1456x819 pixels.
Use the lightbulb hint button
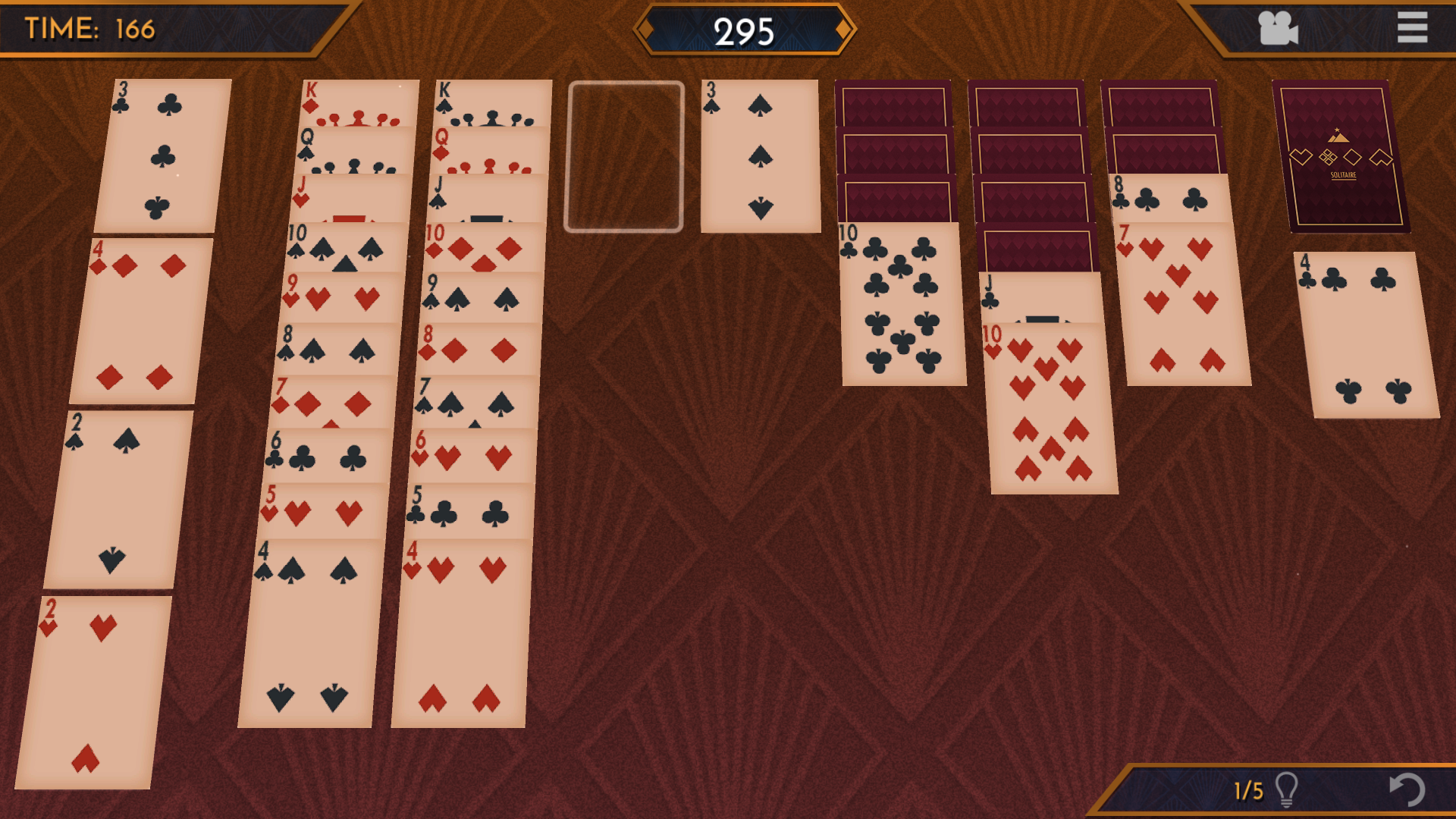[1286, 789]
